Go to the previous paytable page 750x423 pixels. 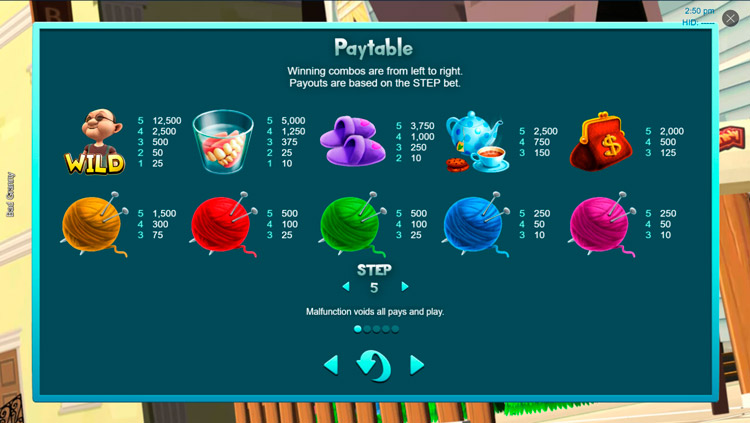331,365
